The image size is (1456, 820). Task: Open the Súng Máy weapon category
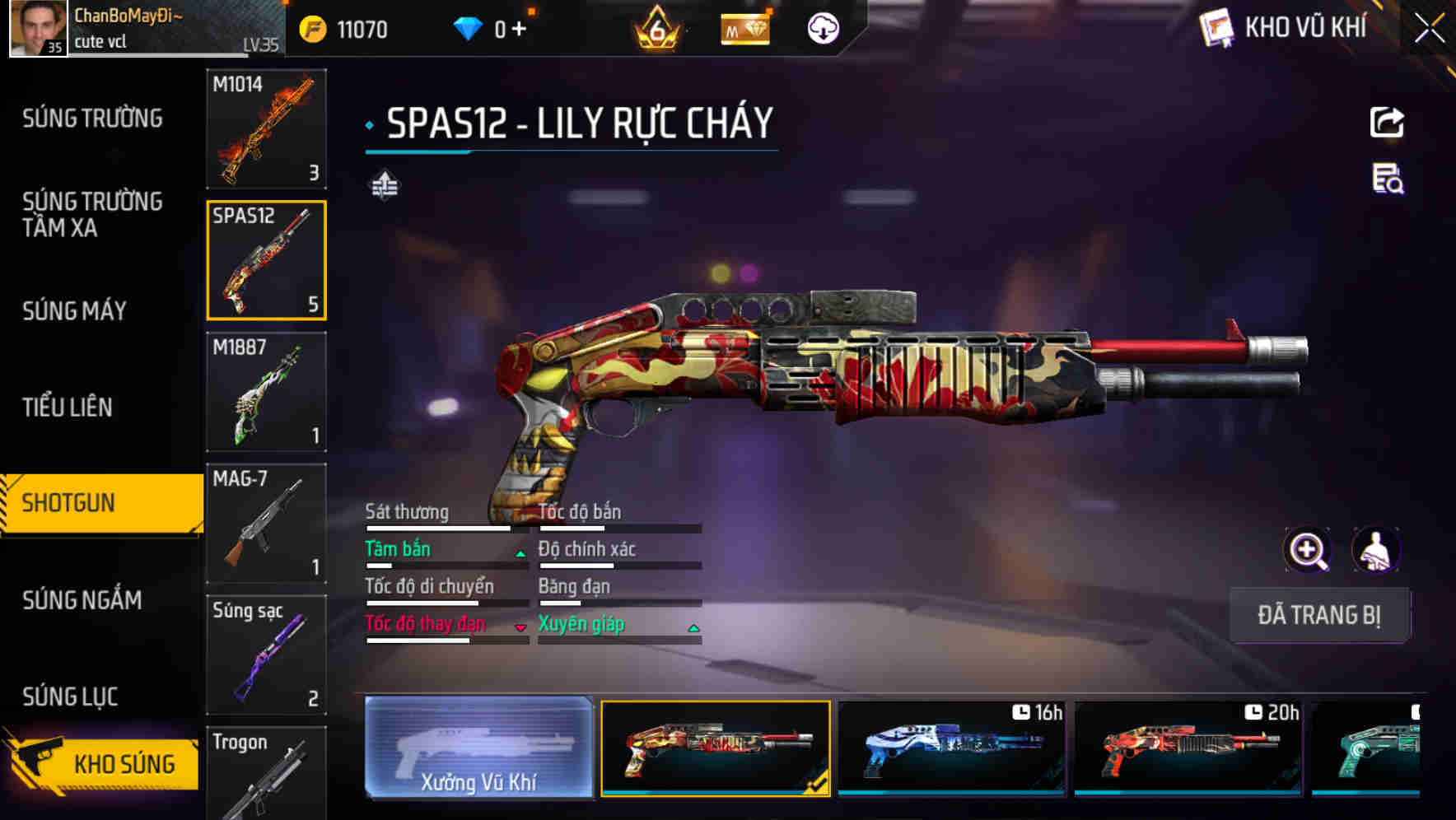coord(74,310)
